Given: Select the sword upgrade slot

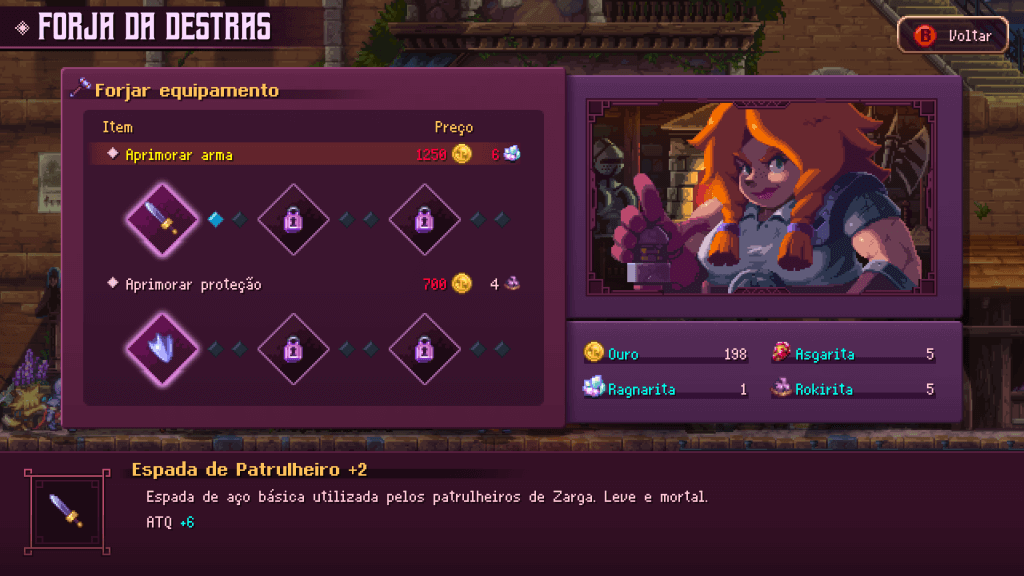Looking at the screenshot, I should pyautogui.click(x=162, y=218).
